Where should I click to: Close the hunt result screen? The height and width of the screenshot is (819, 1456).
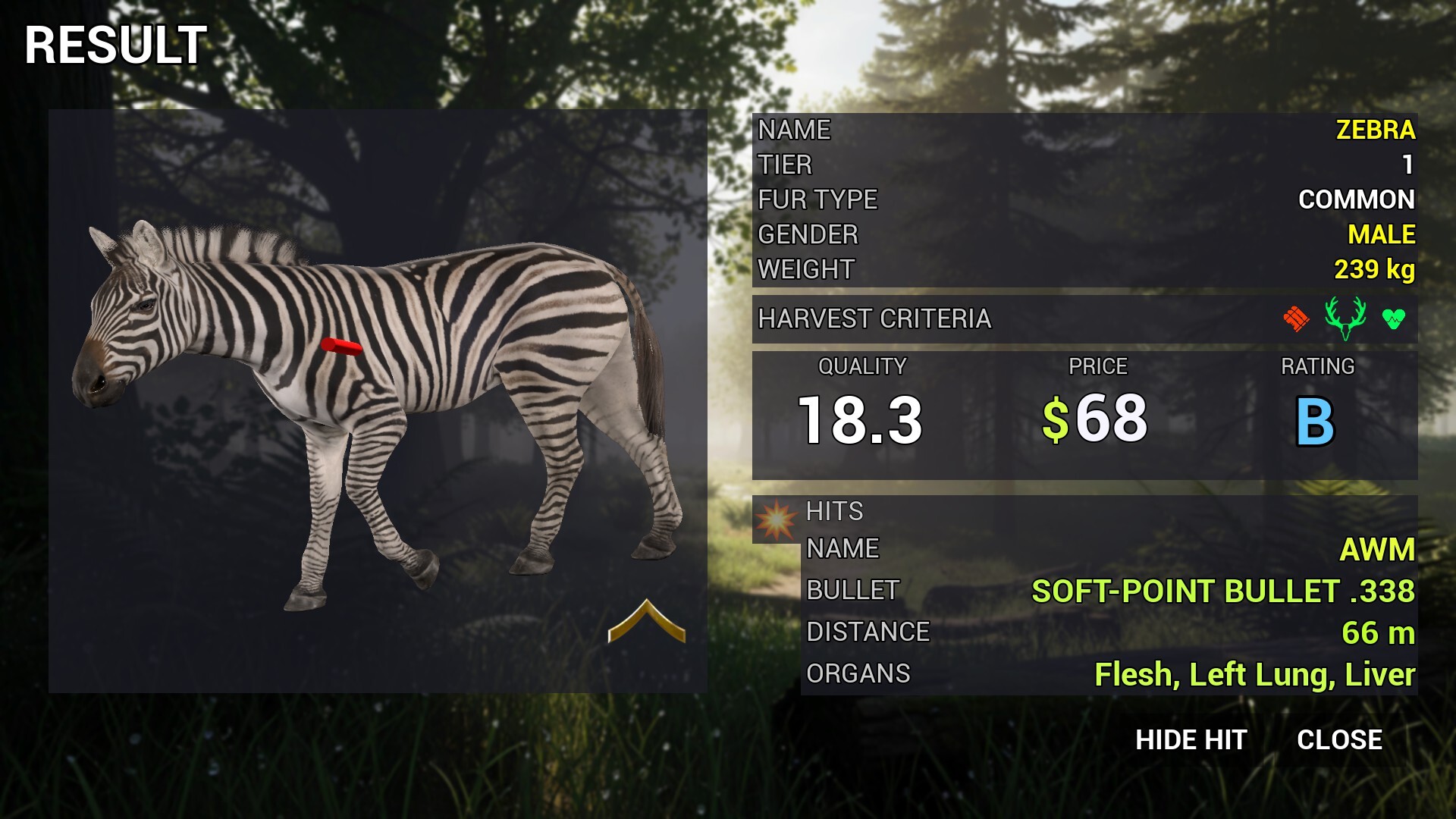coord(1339,740)
